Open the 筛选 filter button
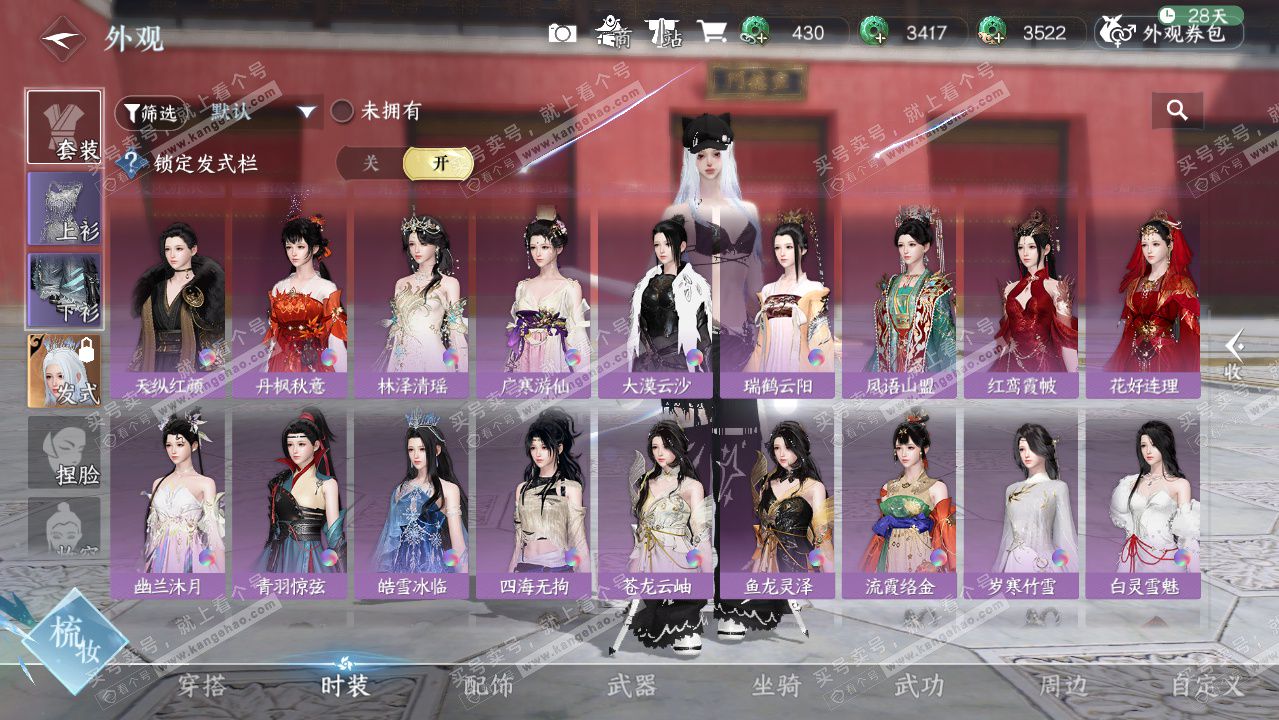 point(152,113)
